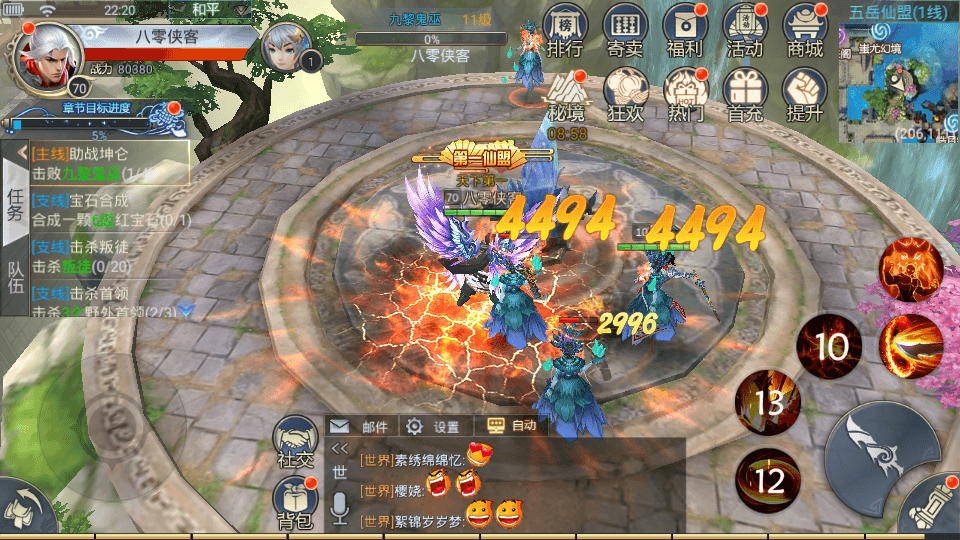Open the 活动 events menu
The height and width of the screenshot is (540, 960).
pos(745,31)
